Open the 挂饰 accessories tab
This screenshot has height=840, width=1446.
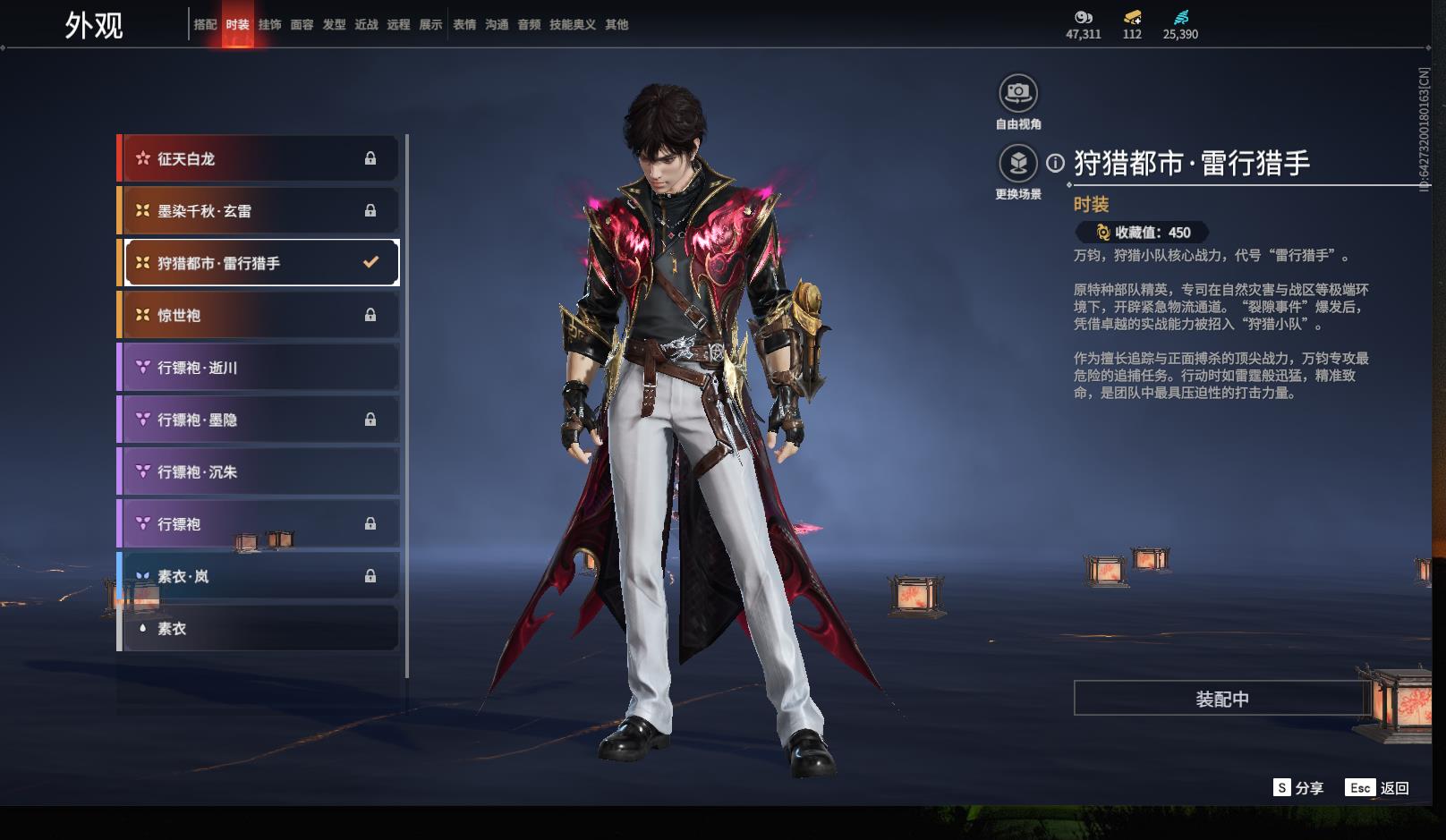tap(269, 25)
